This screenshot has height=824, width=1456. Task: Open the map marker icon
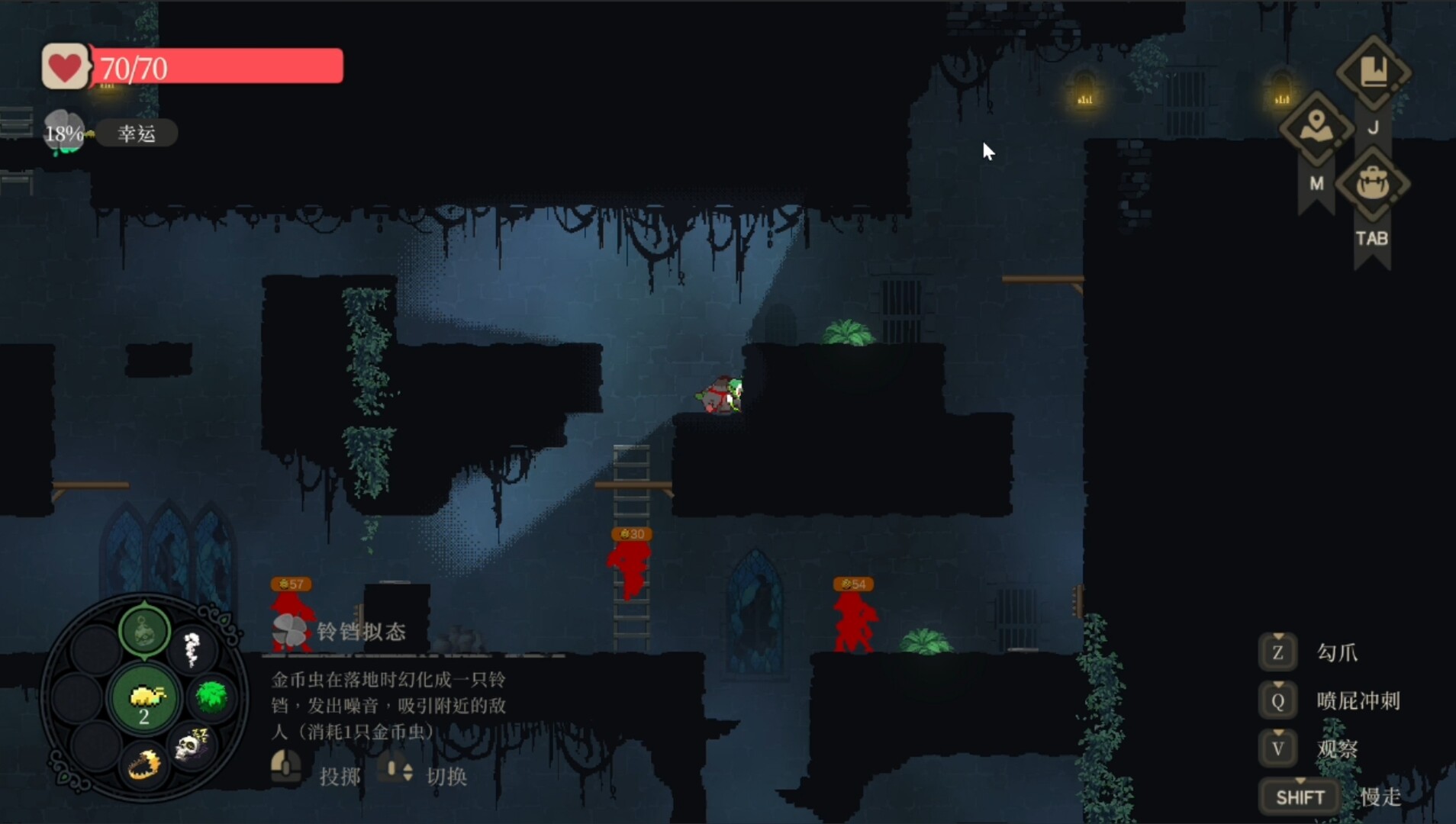(1316, 128)
